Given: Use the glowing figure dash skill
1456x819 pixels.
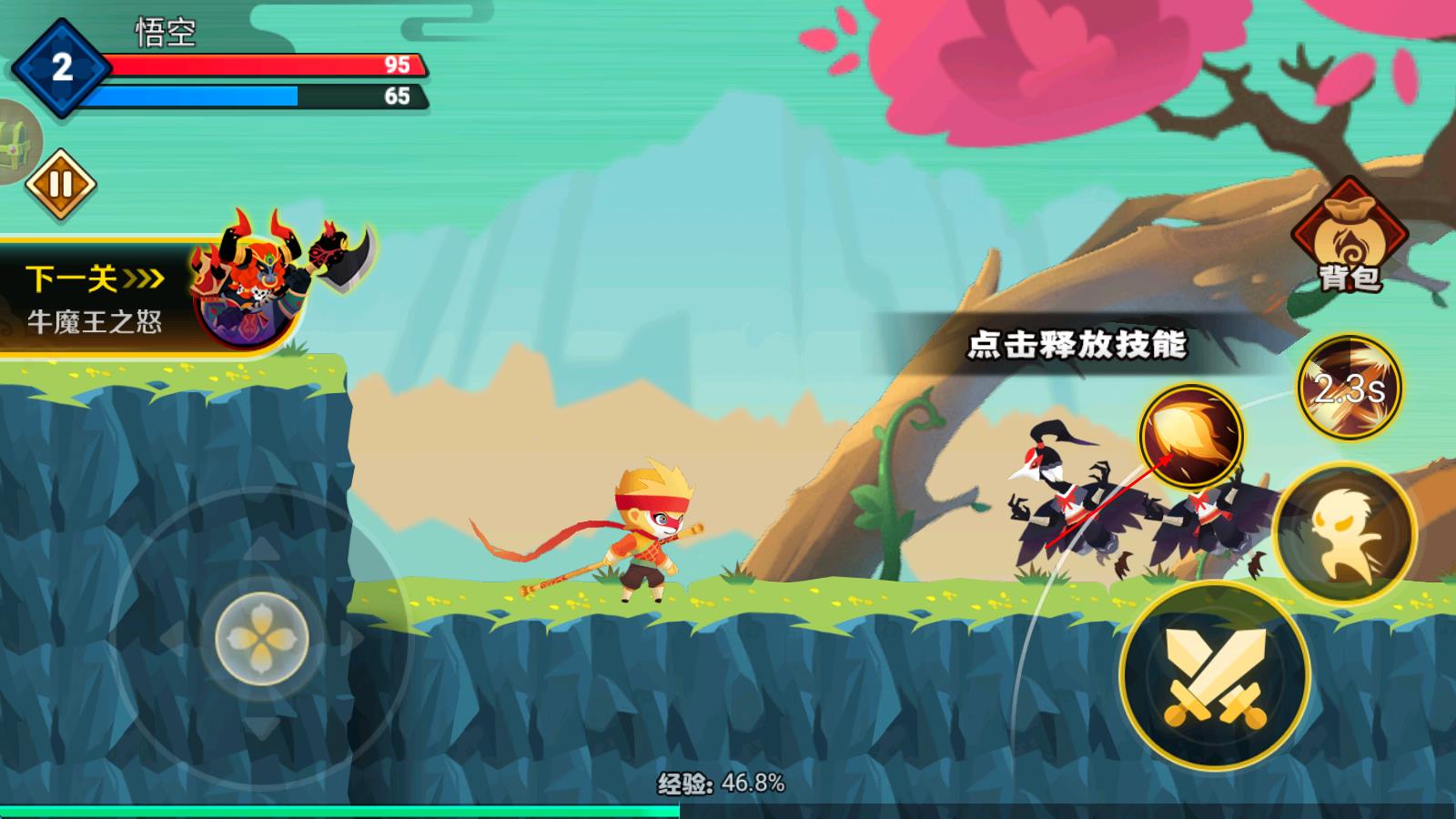Looking at the screenshot, I should pyautogui.click(x=1344, y=534).
